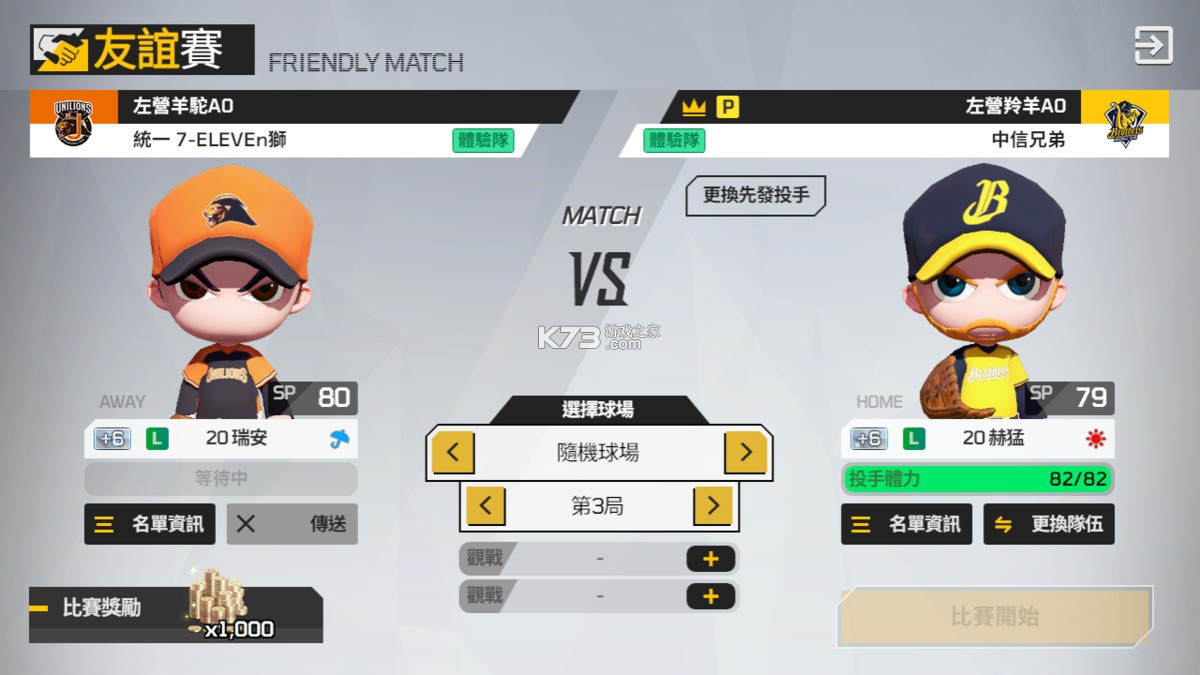Increase the inning count from 第3局
This screenshot has height=675, width=1200.
click(712, 506)
